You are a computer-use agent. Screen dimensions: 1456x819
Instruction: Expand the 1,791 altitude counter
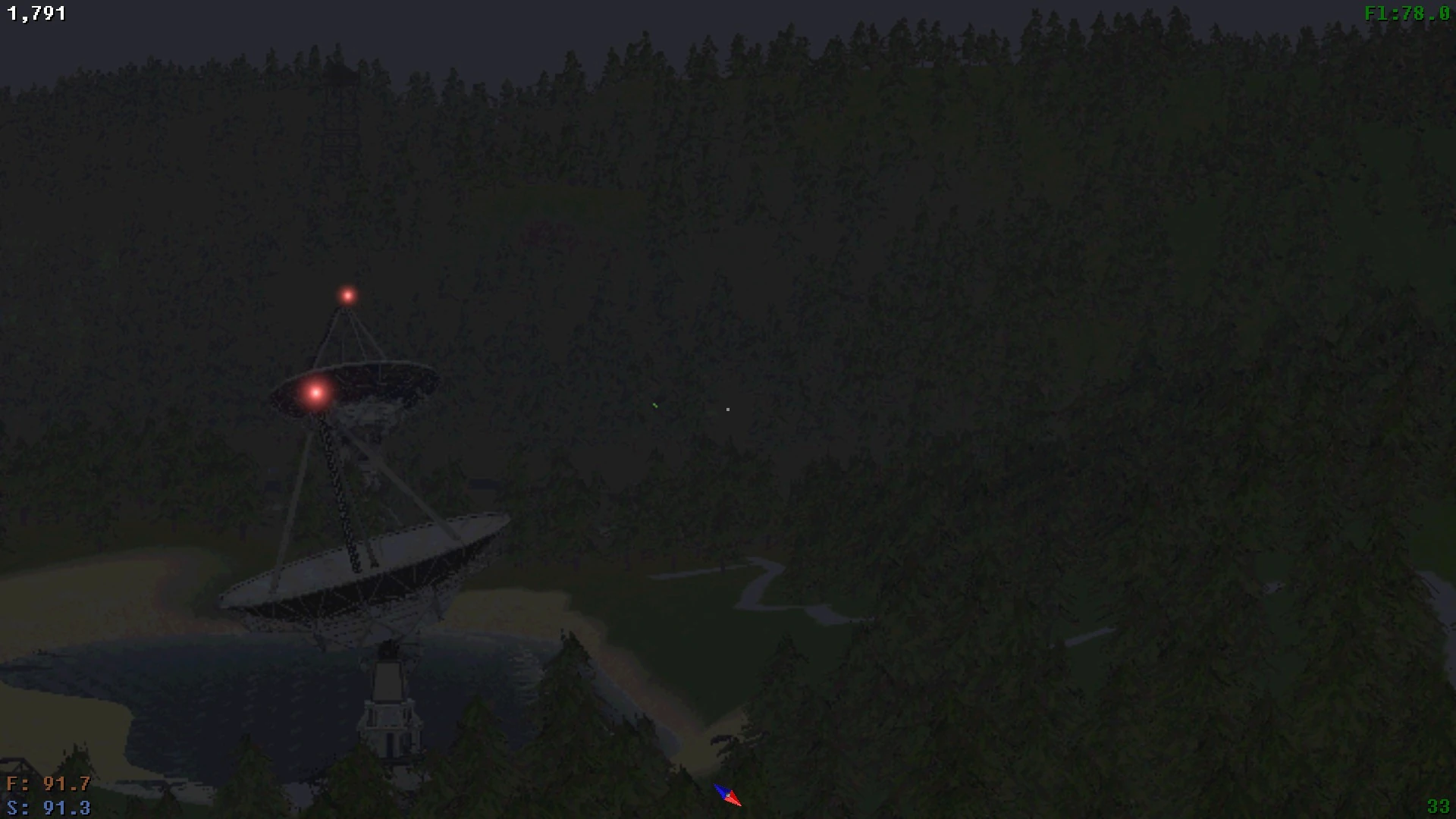coord(36,12)
